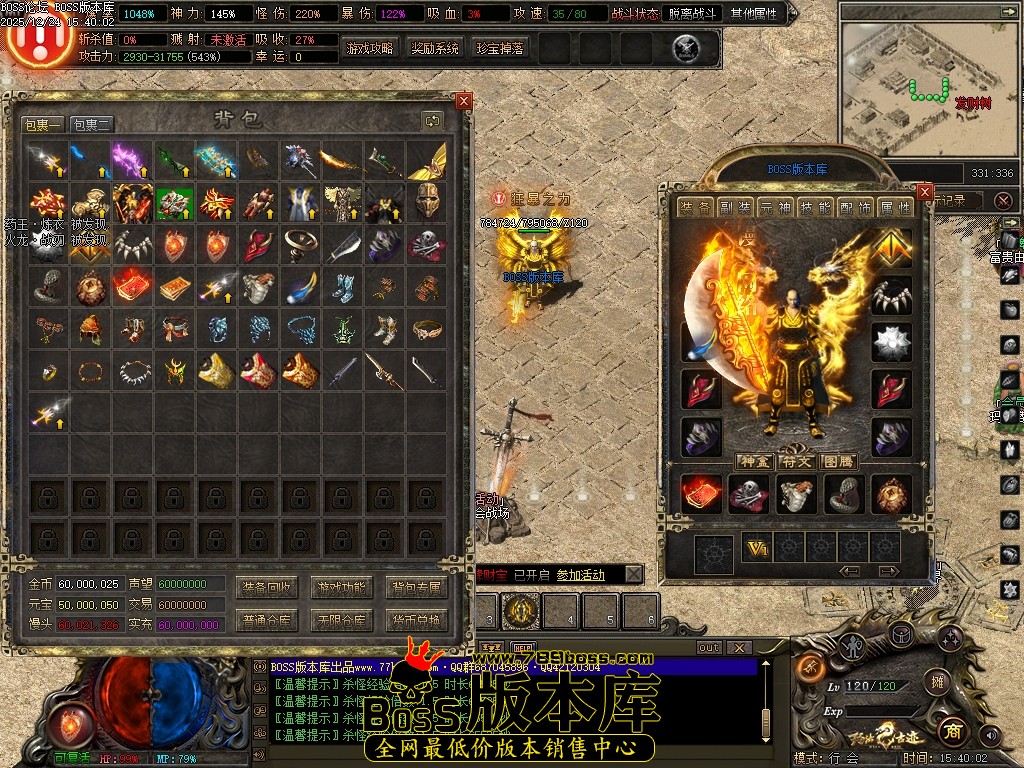Image resolution: width=1024 pixels, height=768 pixels.
Task: Click the 货币兑换 currency exchange button
Action: [416, 620]
